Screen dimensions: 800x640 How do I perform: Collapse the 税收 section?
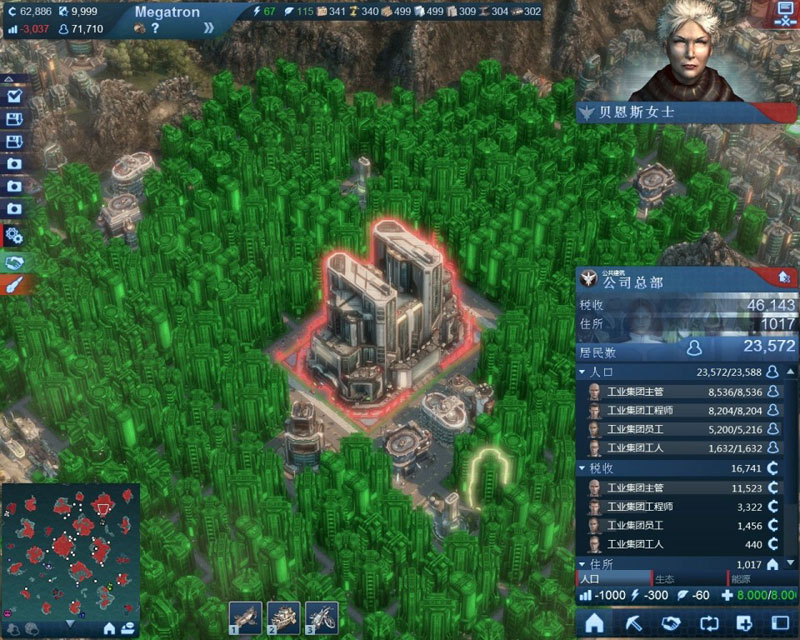[x=584, y=468]
